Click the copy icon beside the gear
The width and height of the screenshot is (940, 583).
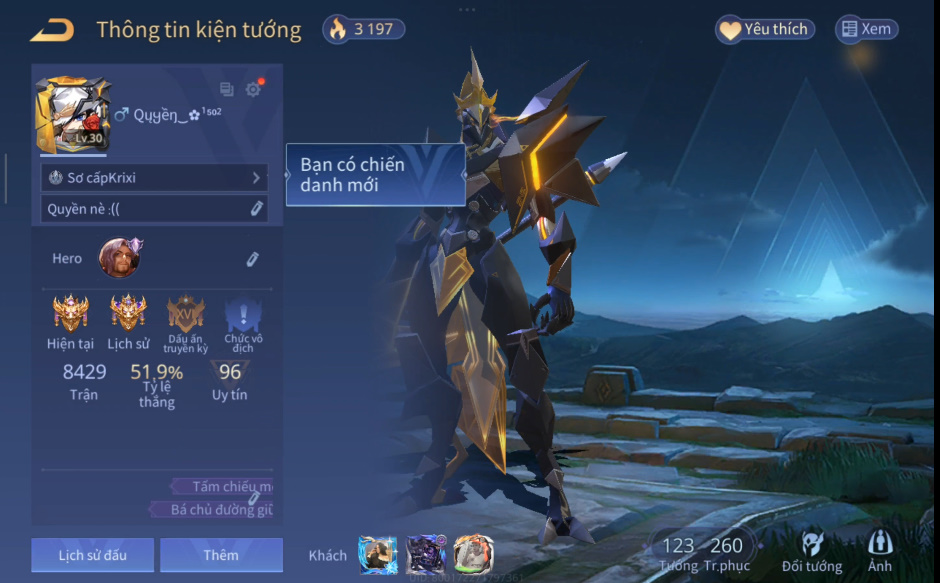pos(227,90)
